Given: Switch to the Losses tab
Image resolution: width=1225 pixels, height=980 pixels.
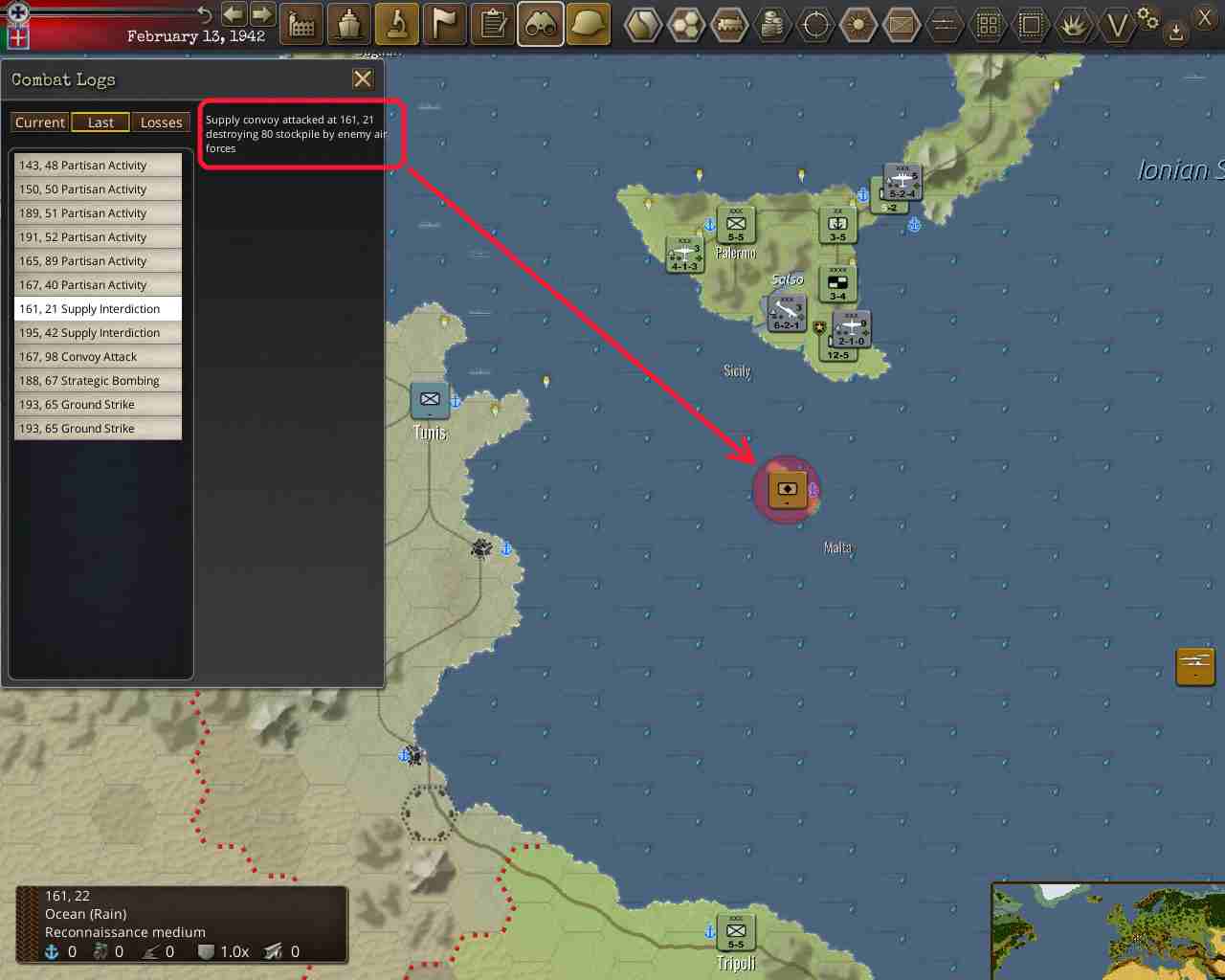Looking at the screenshot, I should pos(161,122).
